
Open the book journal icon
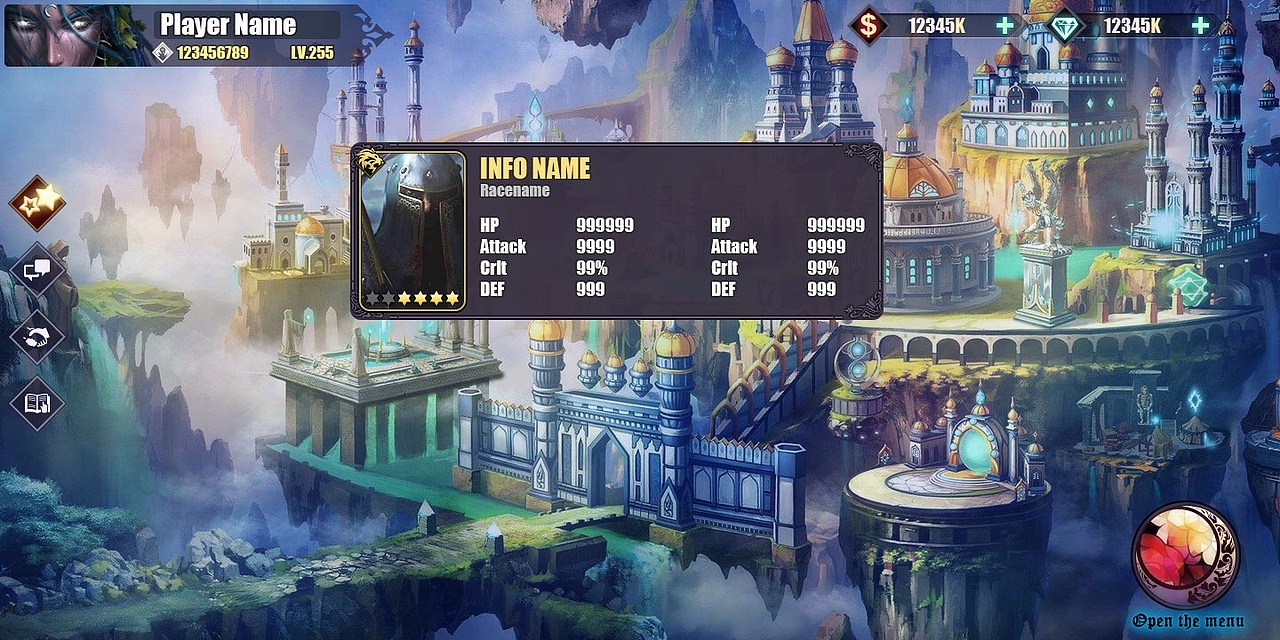38,403
